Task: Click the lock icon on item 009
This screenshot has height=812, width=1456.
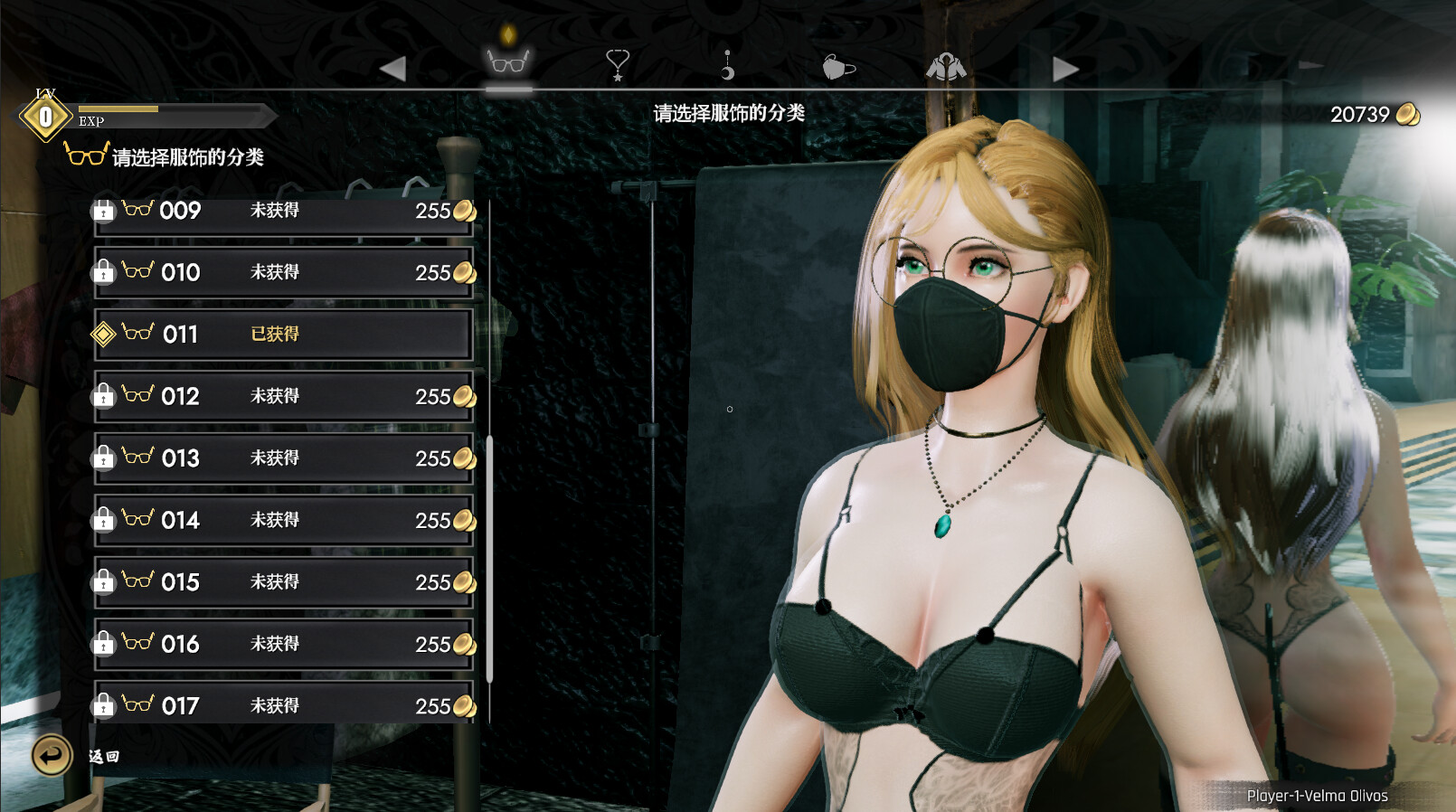Action: (x=105, y=210)
